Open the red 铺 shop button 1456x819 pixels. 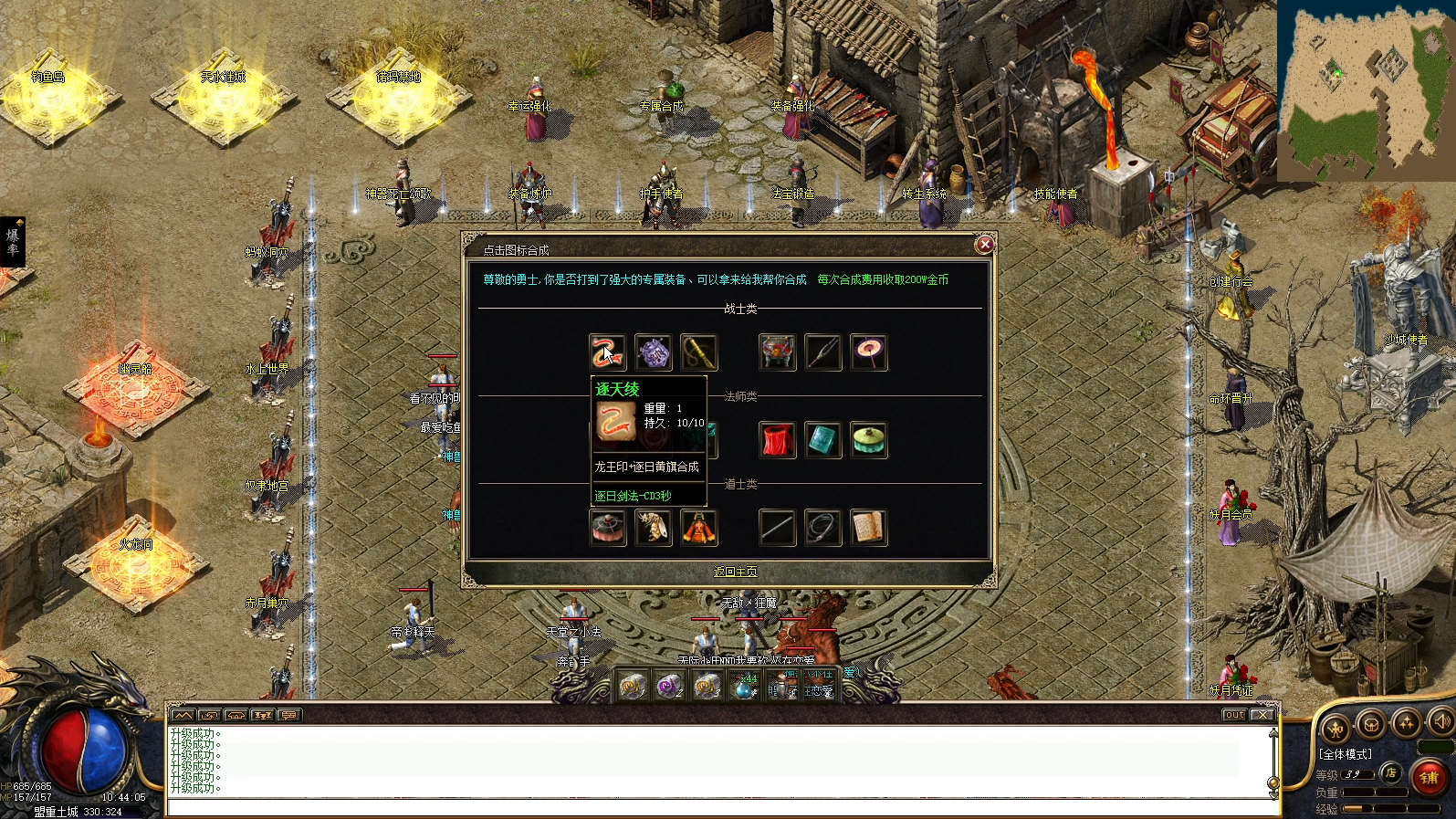point(1429,777)
